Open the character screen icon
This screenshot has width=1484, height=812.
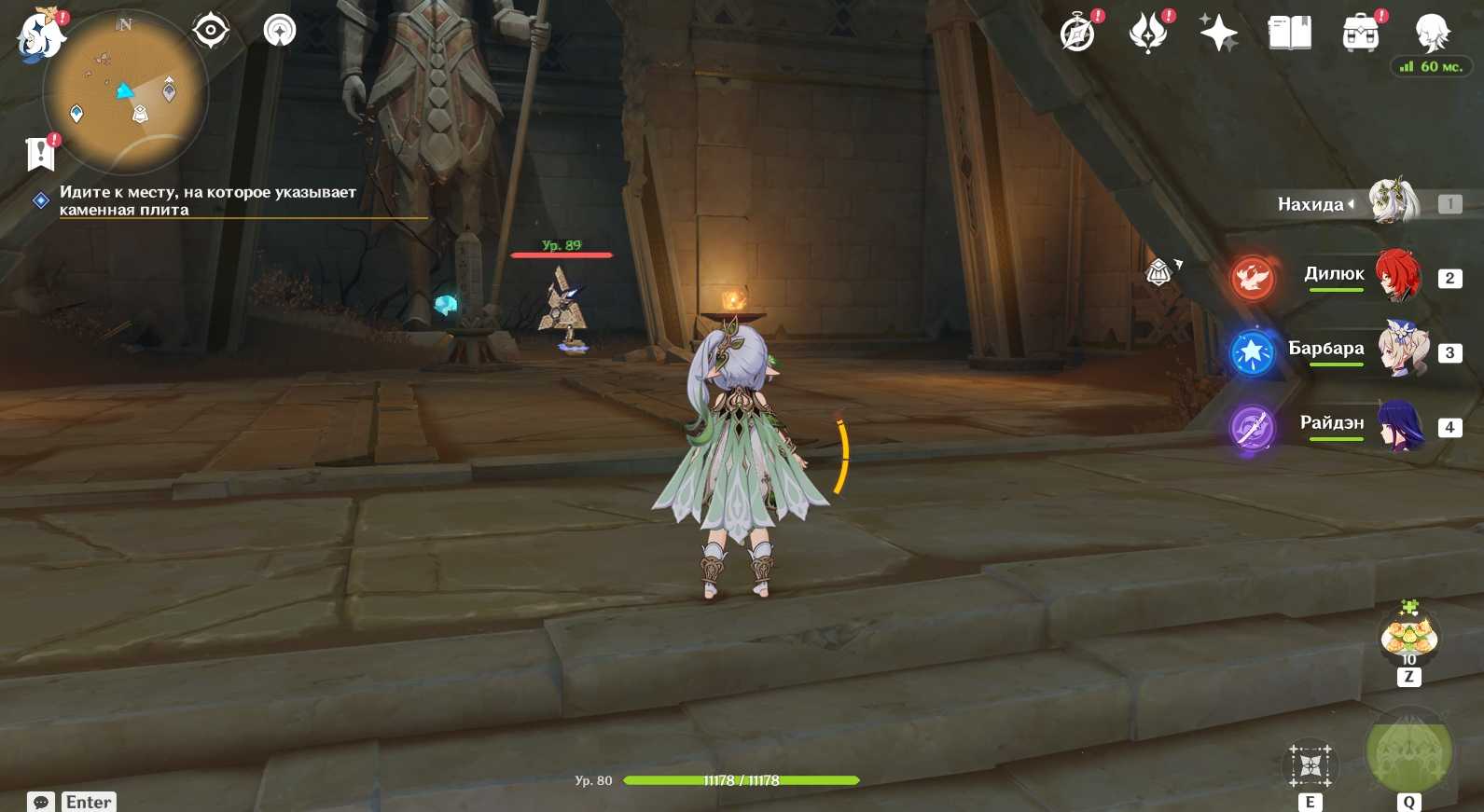click(1432, 34)
